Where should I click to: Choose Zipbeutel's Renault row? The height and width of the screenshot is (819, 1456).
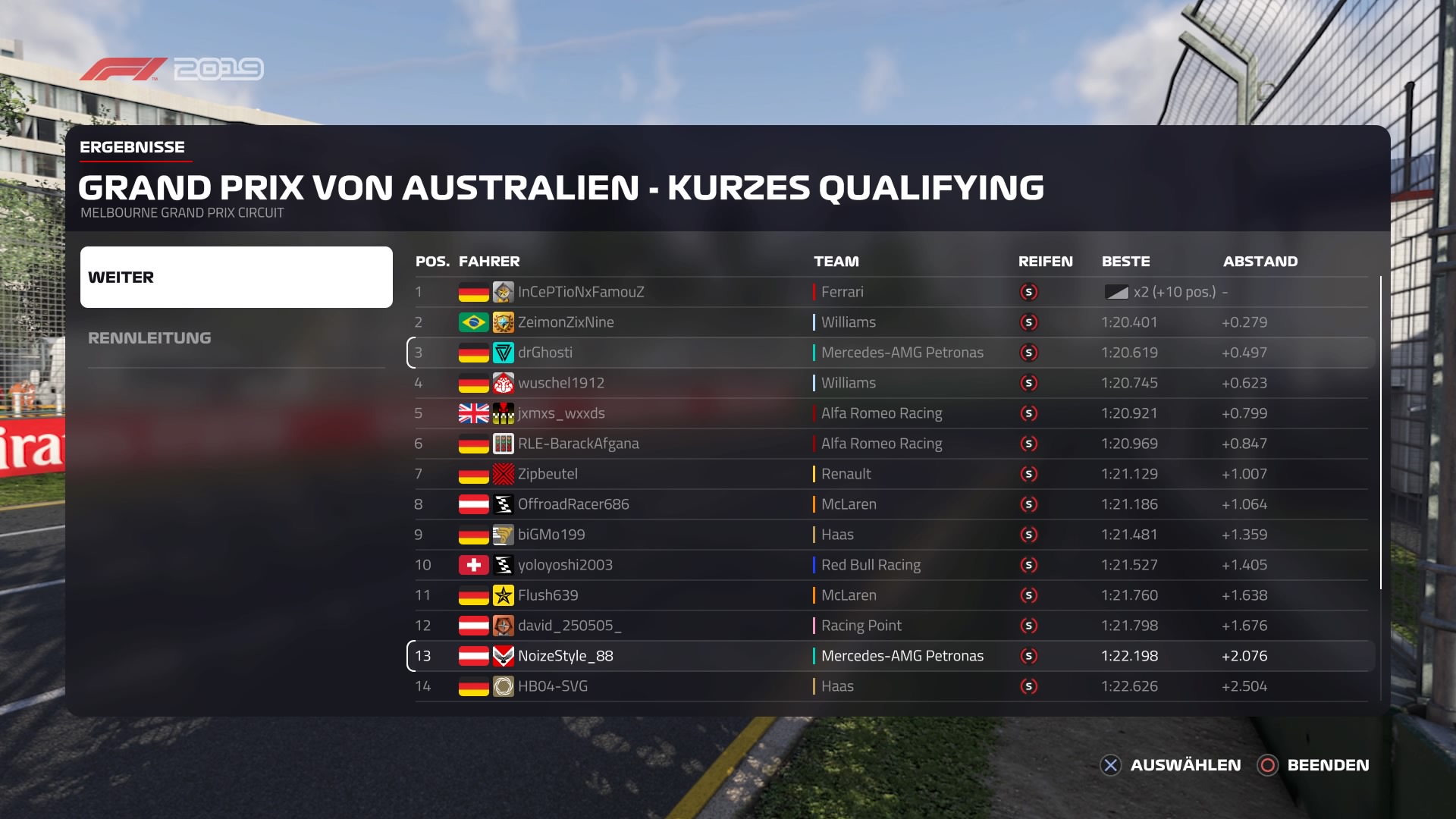point(891,474)
